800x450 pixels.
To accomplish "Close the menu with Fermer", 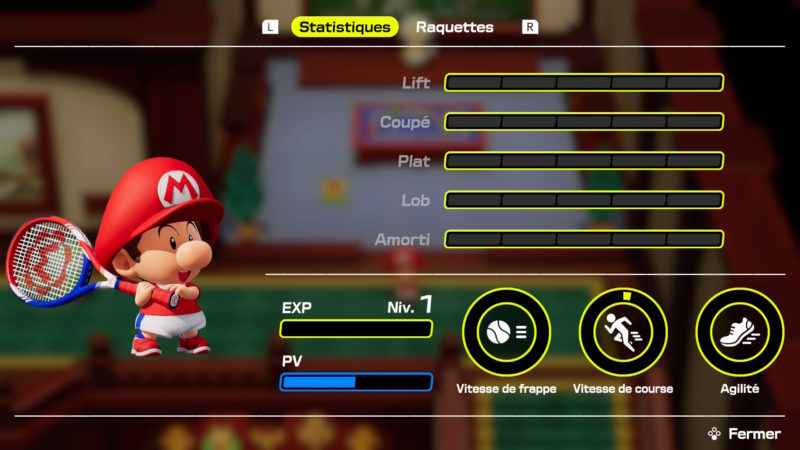I will (744, 434).
